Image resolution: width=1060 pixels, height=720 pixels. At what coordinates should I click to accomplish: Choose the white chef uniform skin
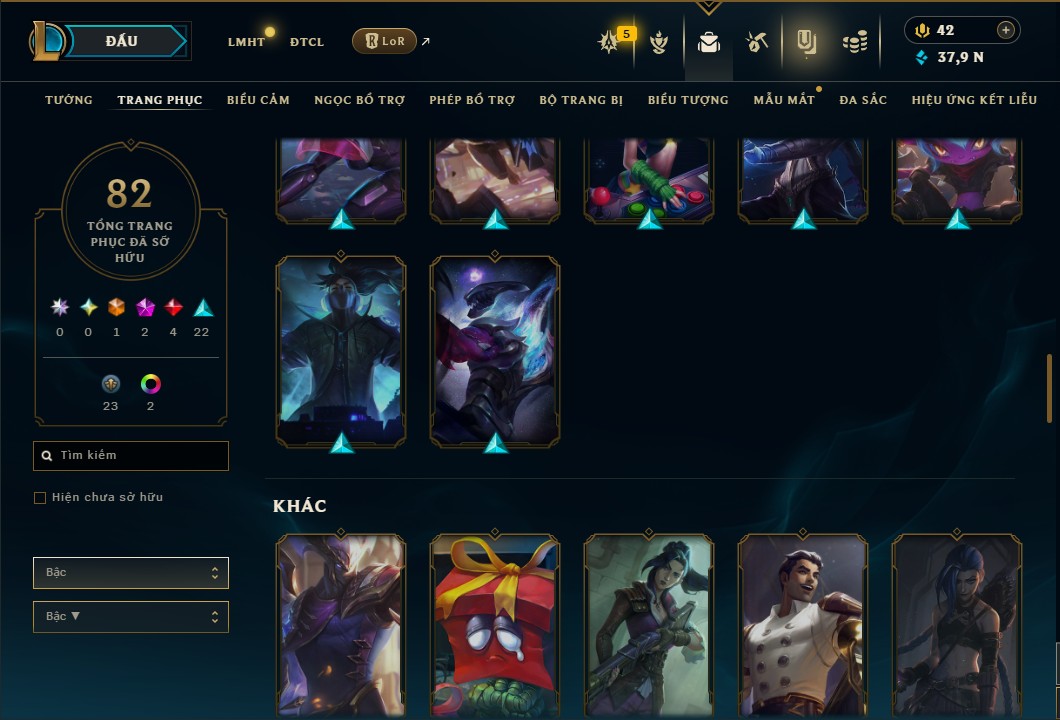803,625
